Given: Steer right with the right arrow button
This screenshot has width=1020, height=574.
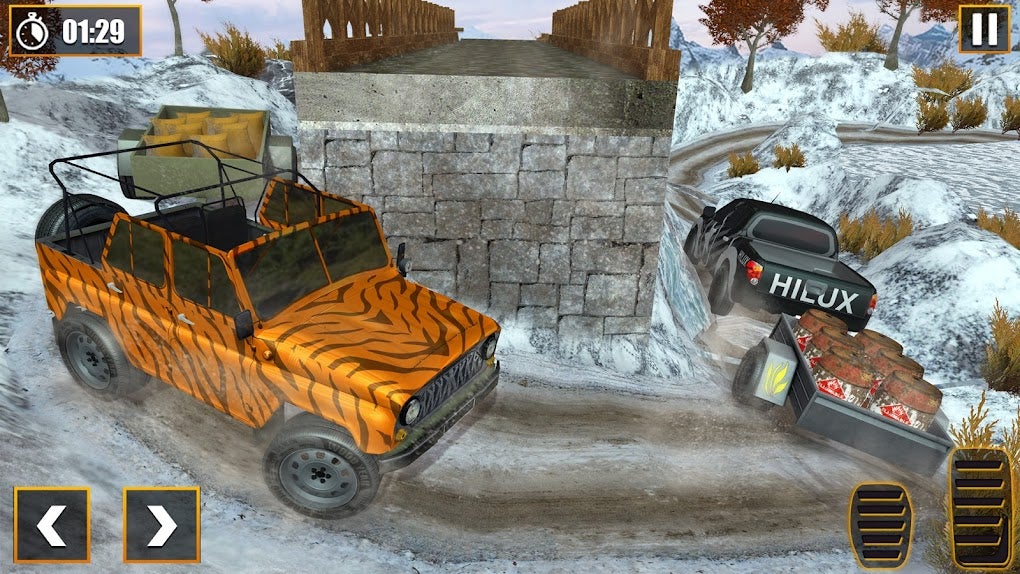Looking at the screenshot, I should click(161, 524).
